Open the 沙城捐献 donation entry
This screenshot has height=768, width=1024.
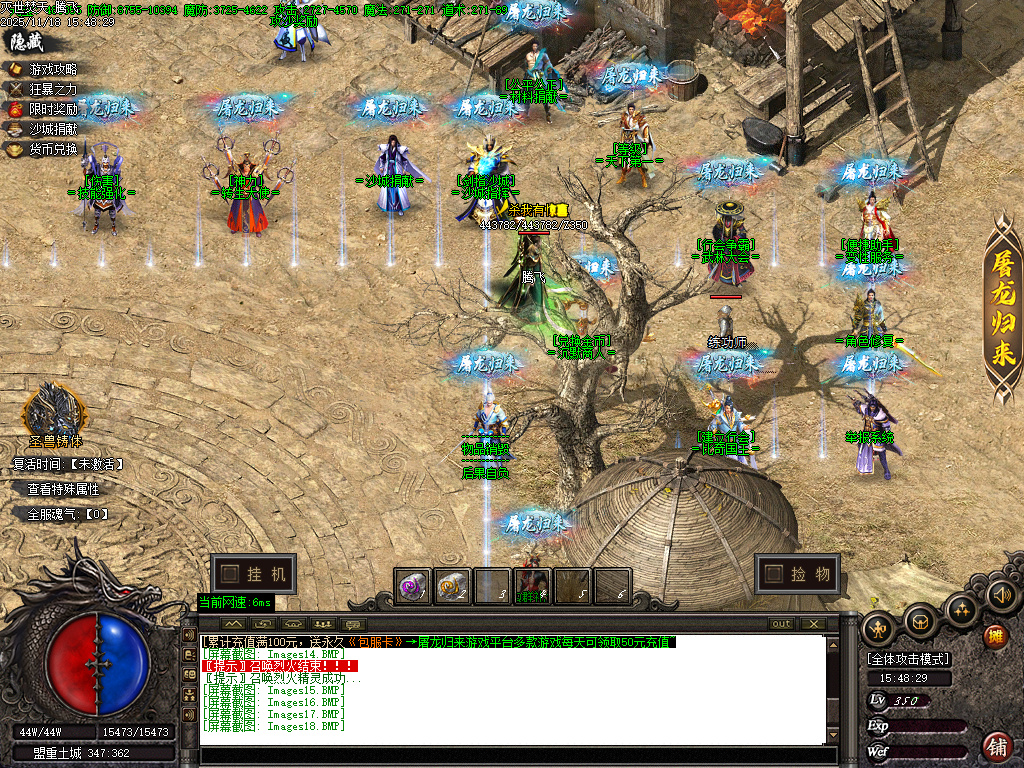pyautogui.click(x=52, y=129)
